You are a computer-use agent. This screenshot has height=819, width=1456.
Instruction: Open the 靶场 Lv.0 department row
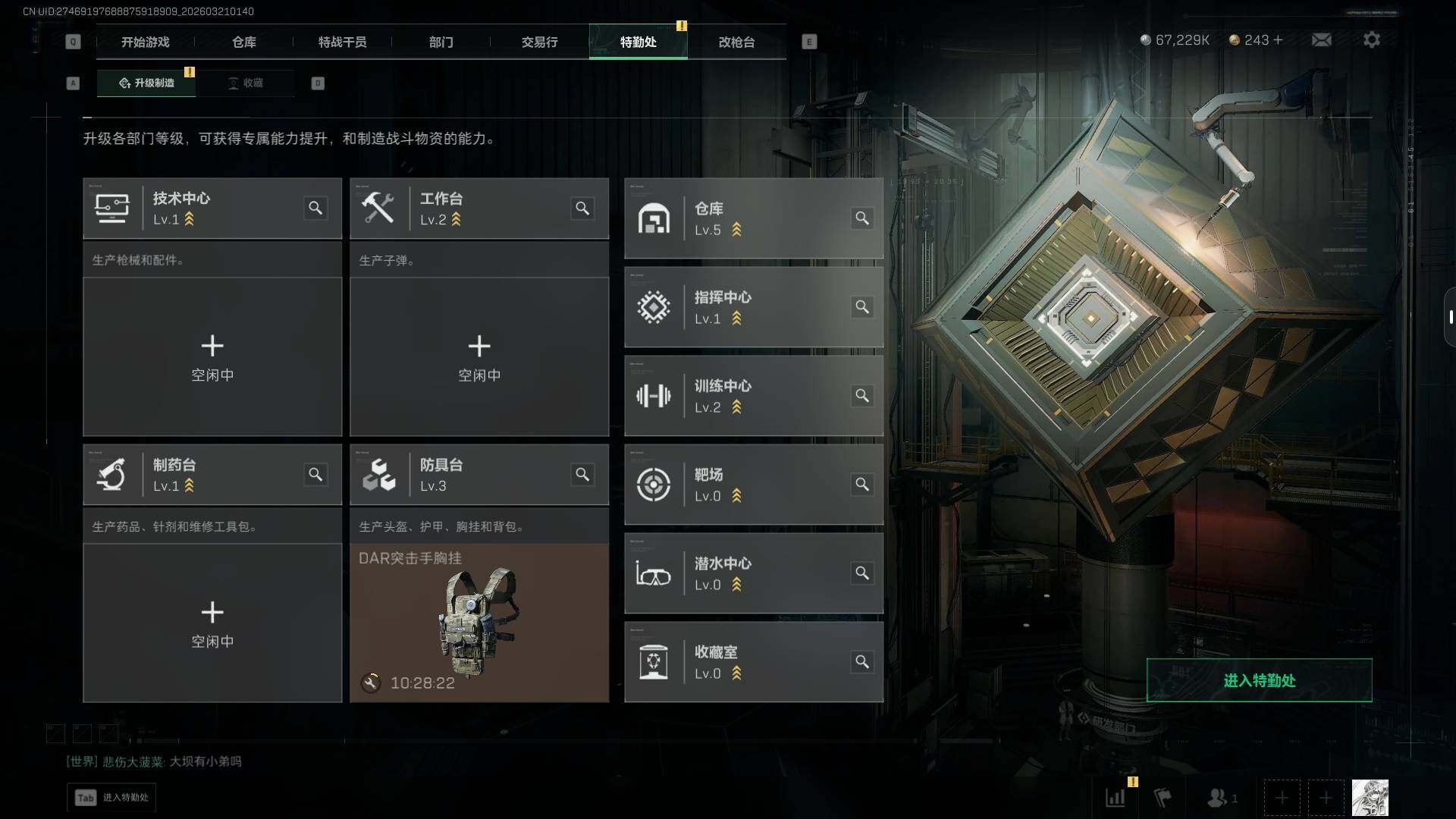[753, 485]
